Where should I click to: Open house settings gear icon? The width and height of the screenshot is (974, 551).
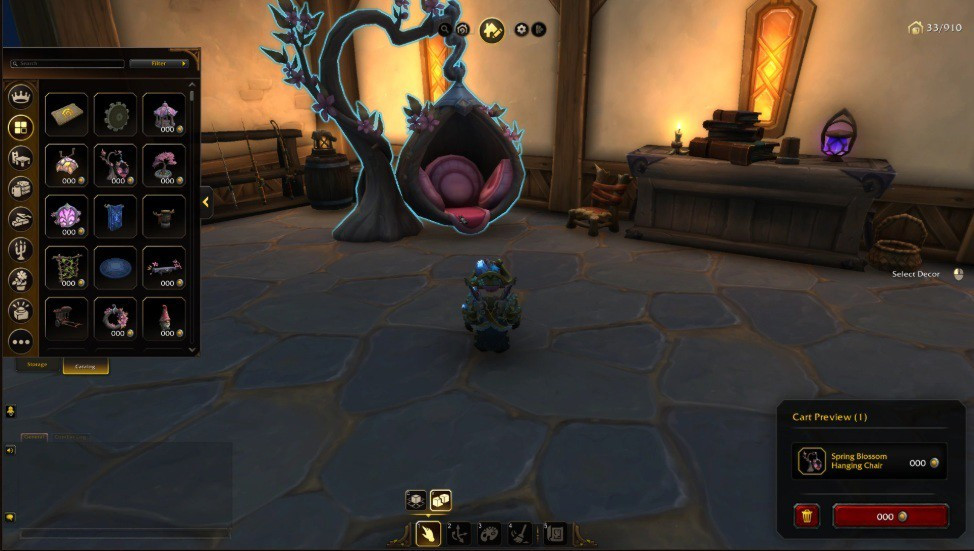point(521,30)
